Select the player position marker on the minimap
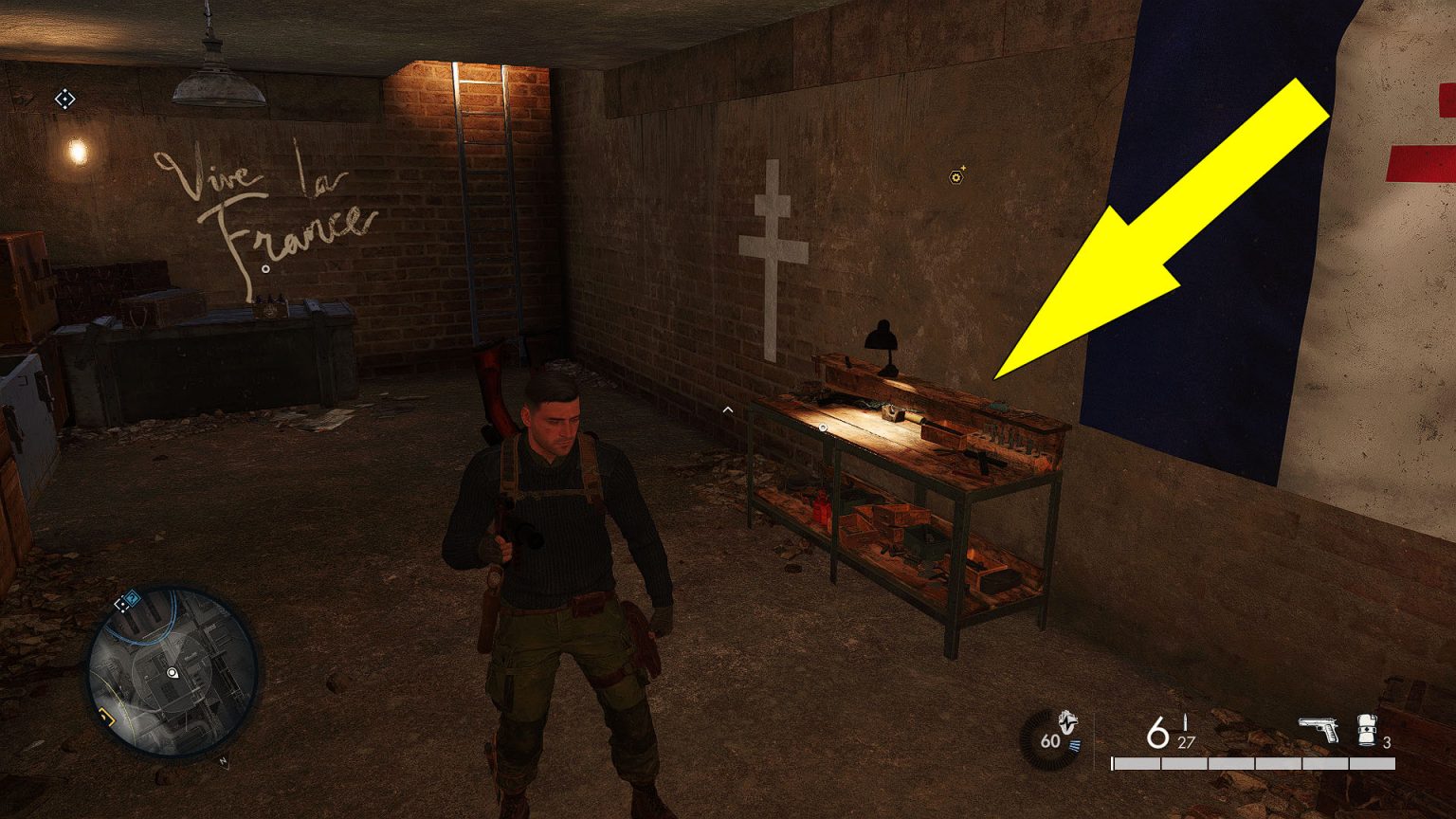Viewport: 1456px width, 819px height. 173,673
